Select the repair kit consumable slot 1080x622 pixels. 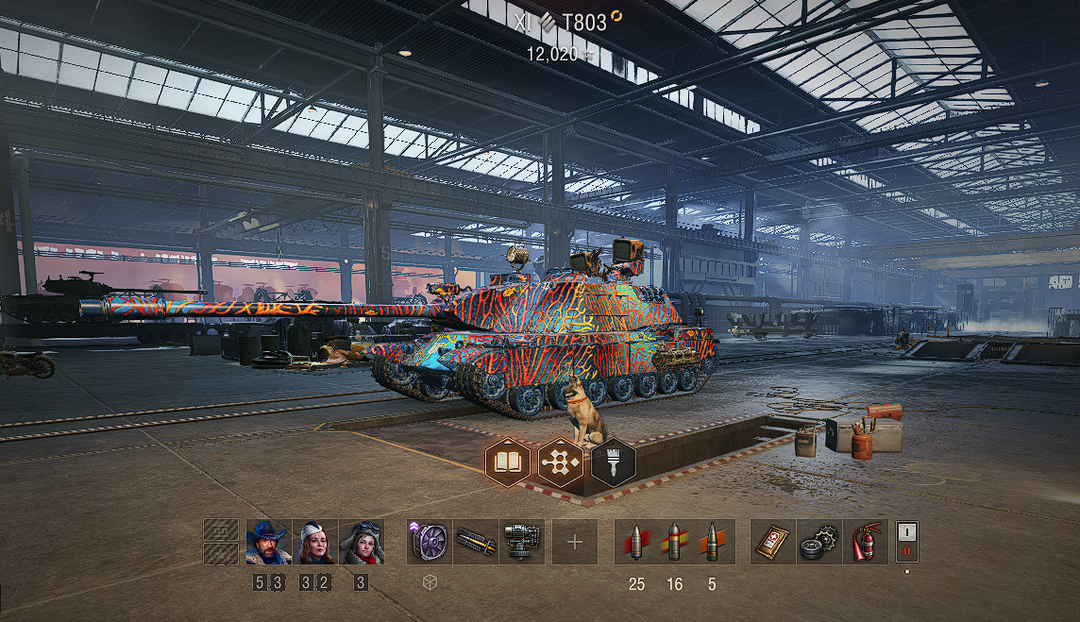pyautogui.click(x=819, y=542)
